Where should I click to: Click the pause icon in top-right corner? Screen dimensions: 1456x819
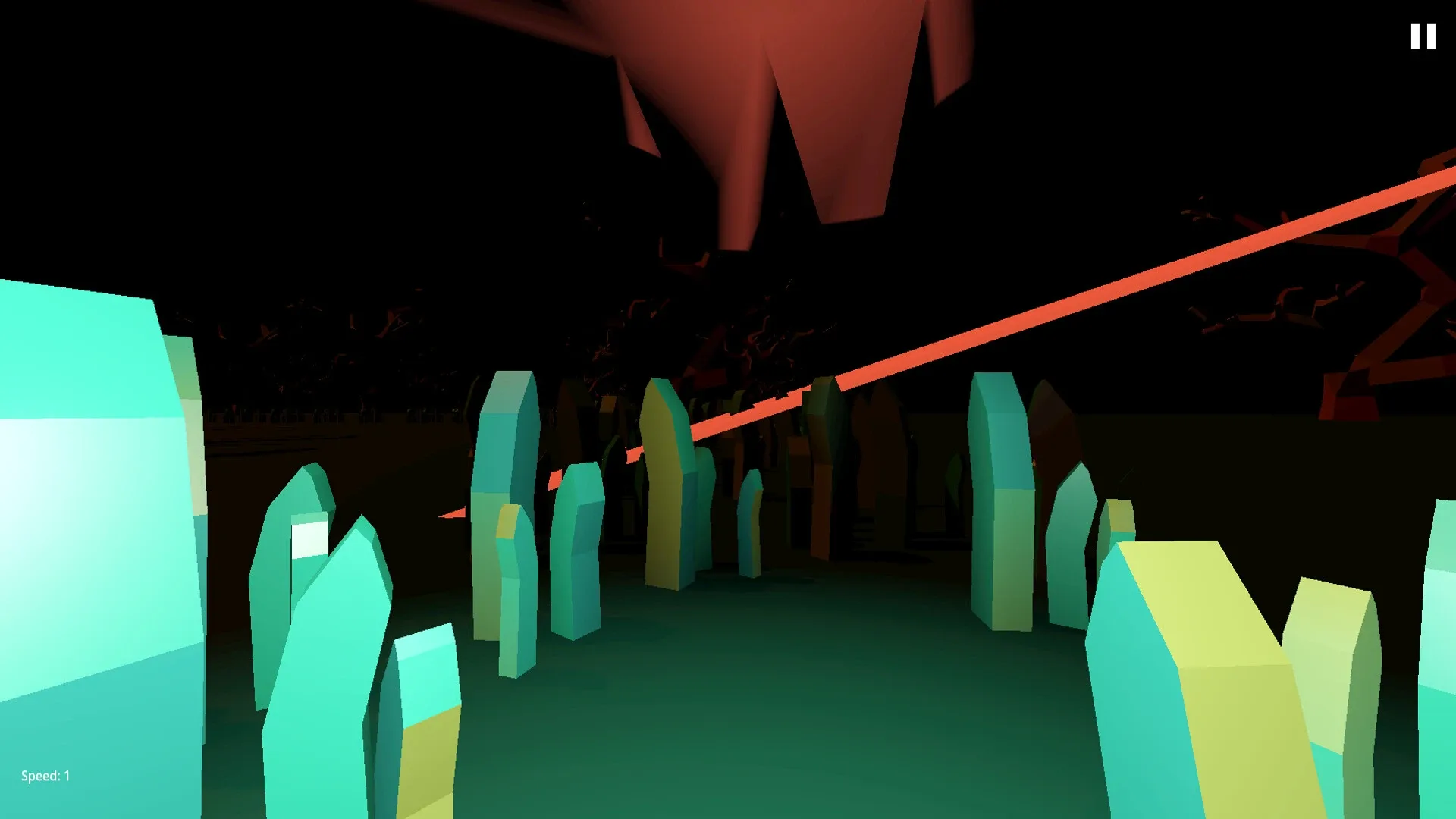pos(1422,36)
